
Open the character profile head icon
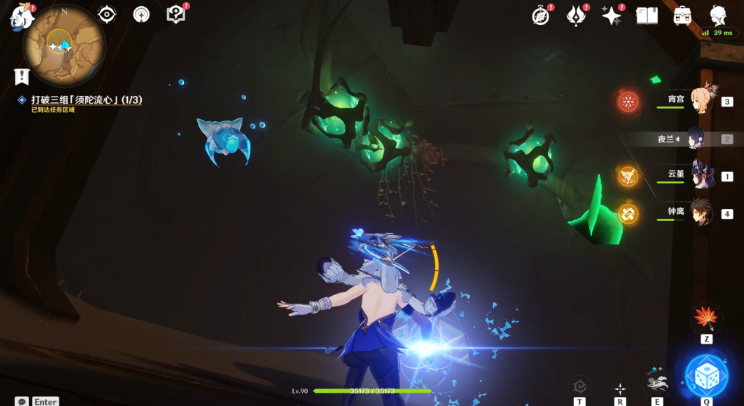[x=718, y=15]
